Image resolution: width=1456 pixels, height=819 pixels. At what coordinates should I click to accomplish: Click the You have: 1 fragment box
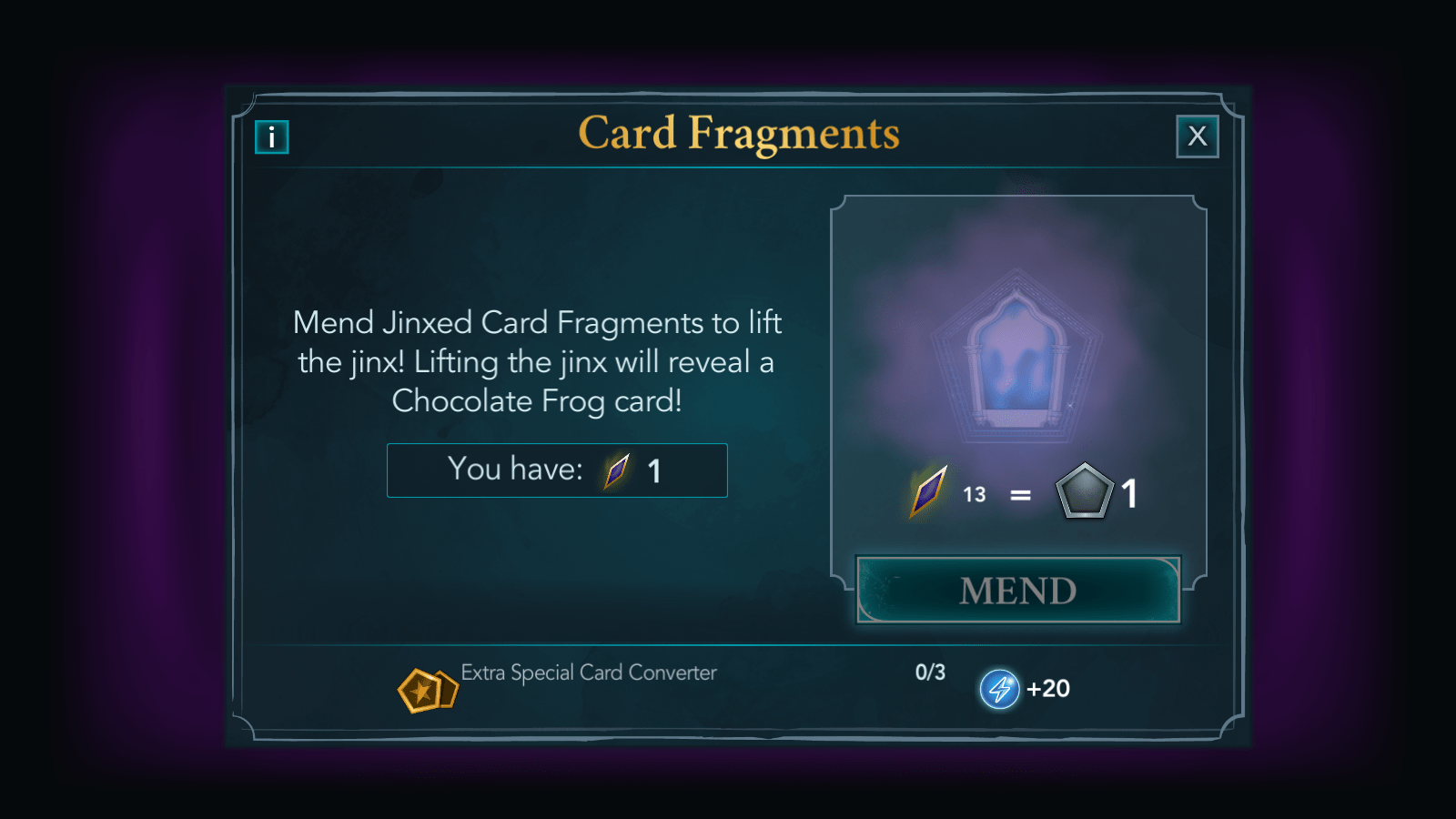558,470
